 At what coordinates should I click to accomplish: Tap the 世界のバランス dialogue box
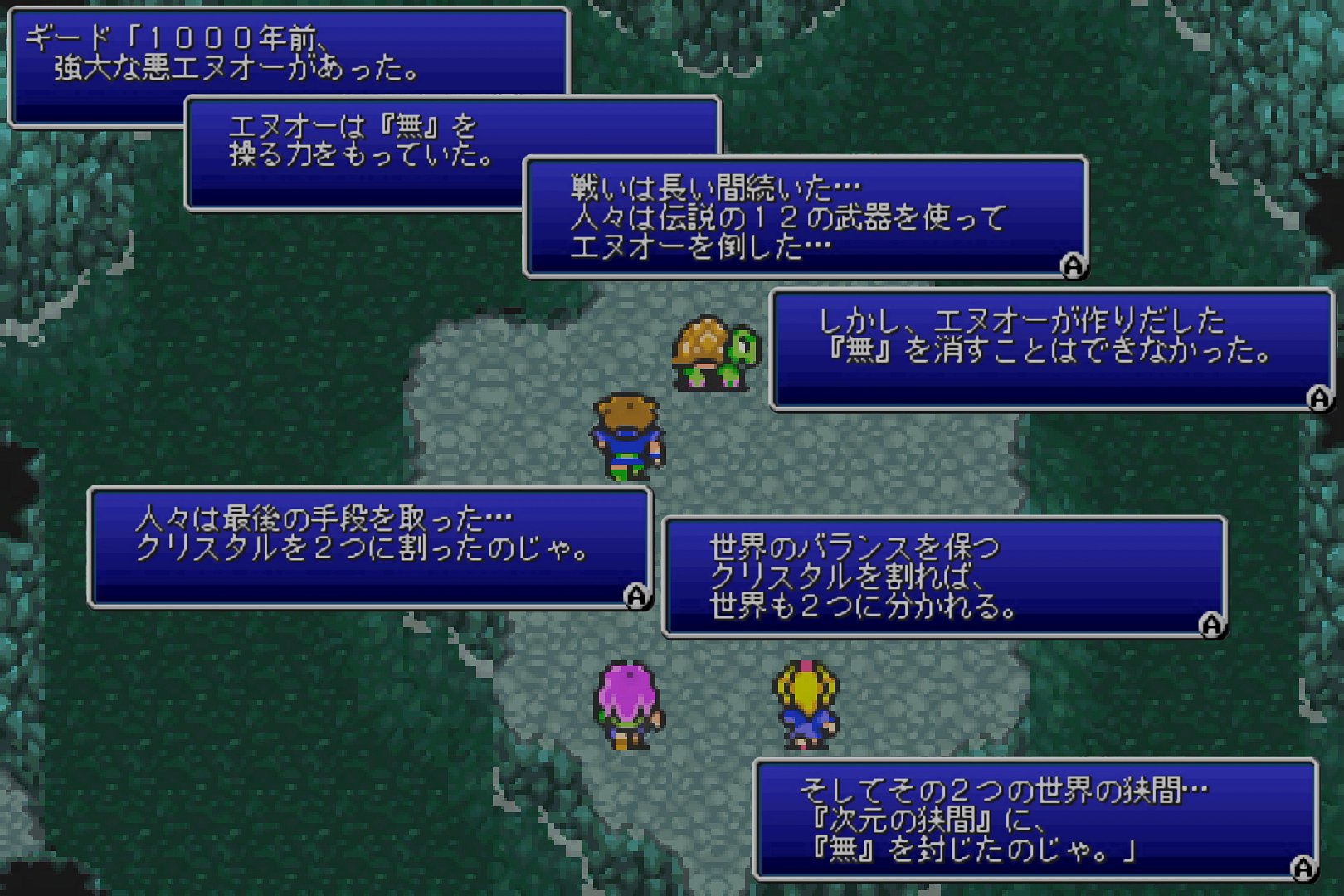(943, 577)
